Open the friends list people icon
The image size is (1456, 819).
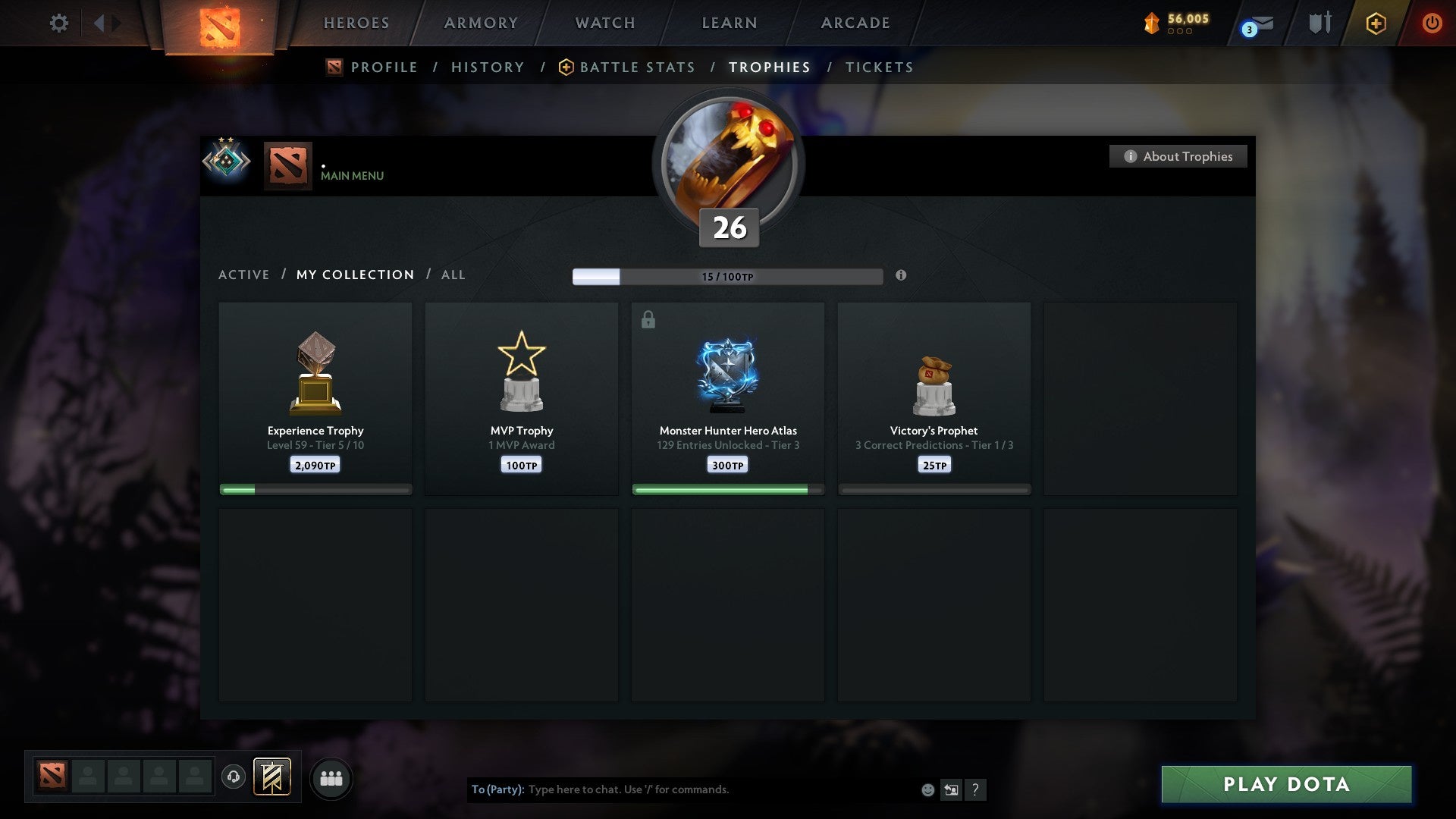coord(331,777)
